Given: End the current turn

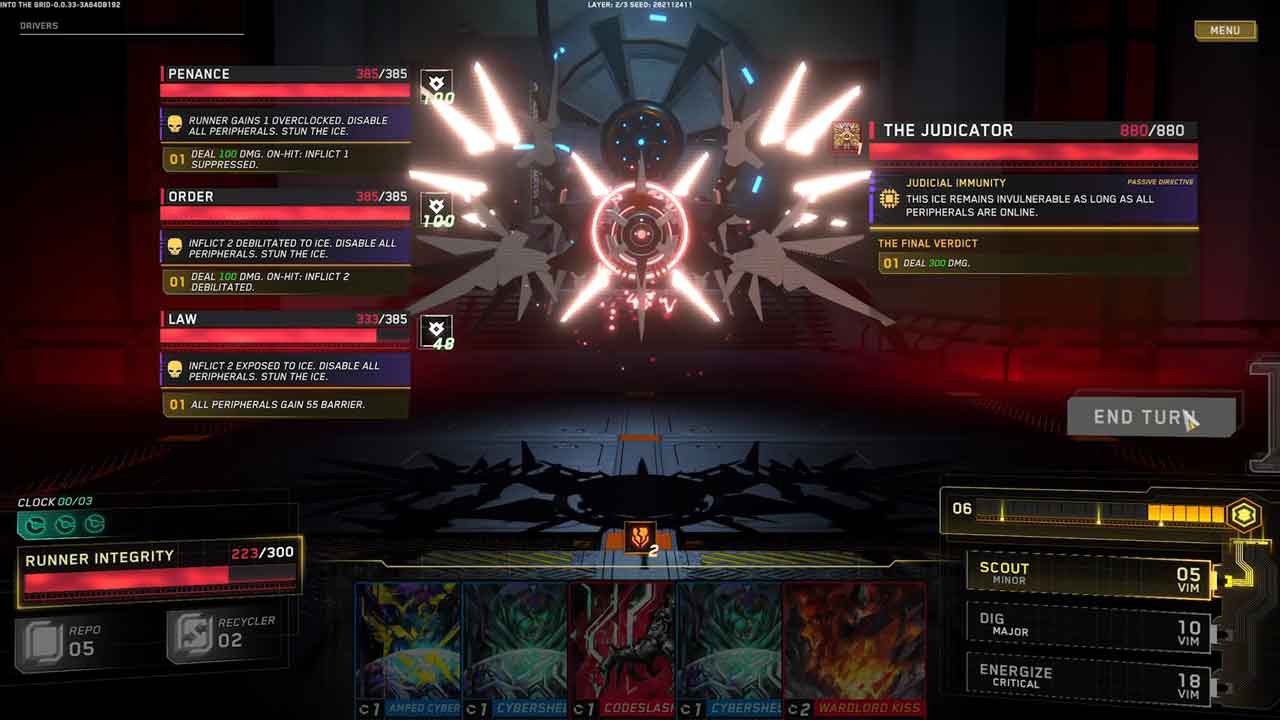Looking at the screenshot, I should pyautogui.click(x=1151, y=417).
